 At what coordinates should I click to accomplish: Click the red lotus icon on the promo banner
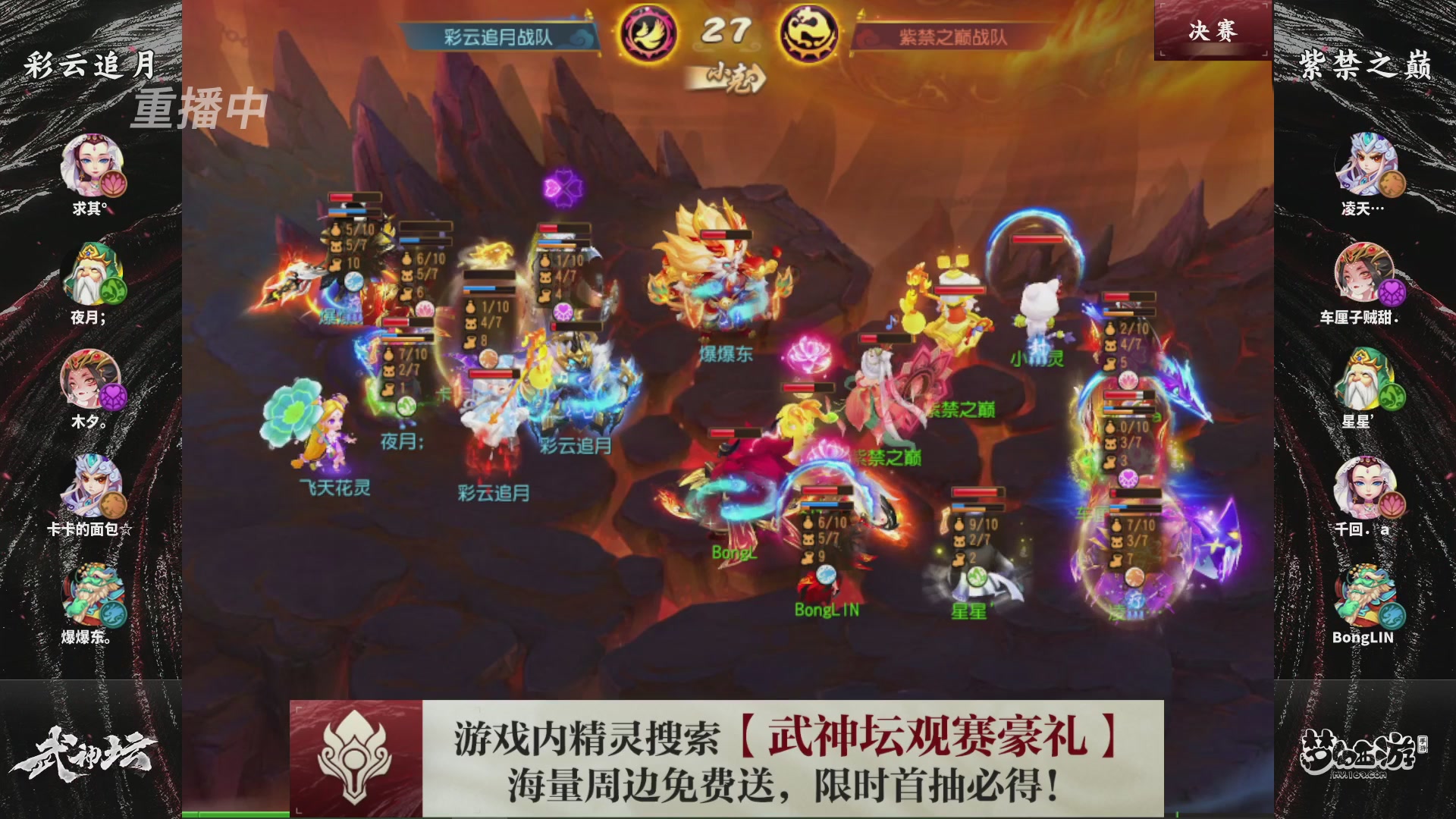pos(356,755)
